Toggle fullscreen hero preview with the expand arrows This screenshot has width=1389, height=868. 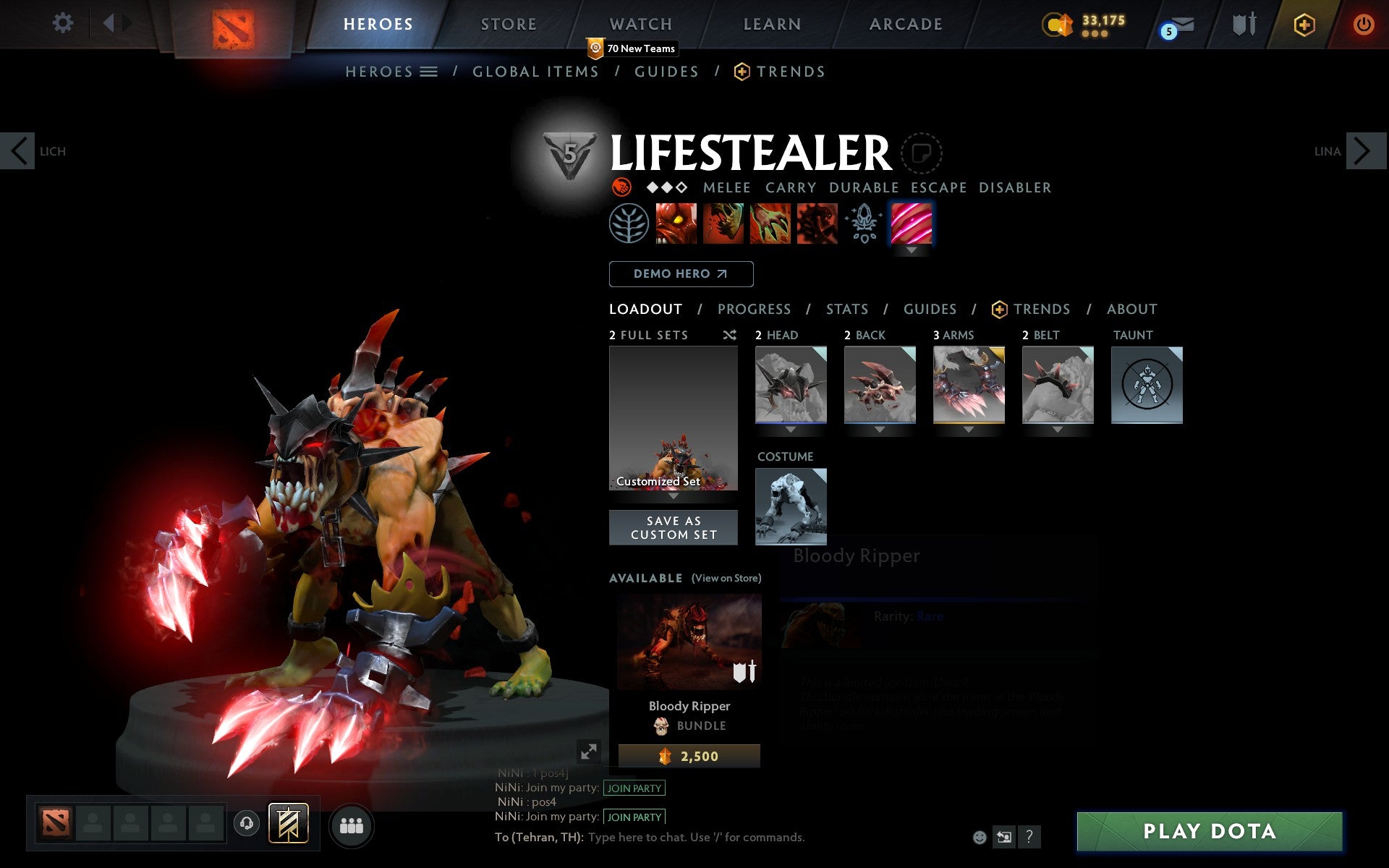pos(590,752)
